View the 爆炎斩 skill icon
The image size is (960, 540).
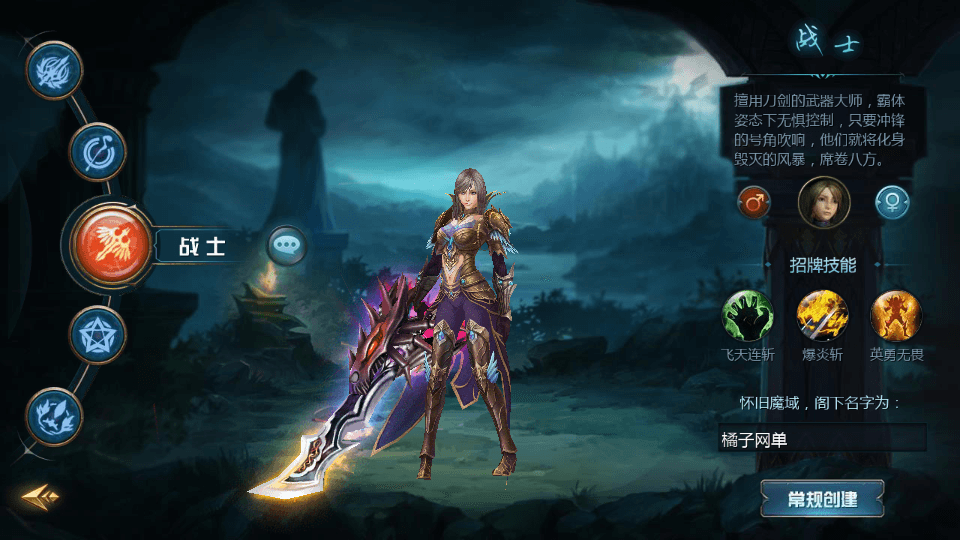click(822, 315)
